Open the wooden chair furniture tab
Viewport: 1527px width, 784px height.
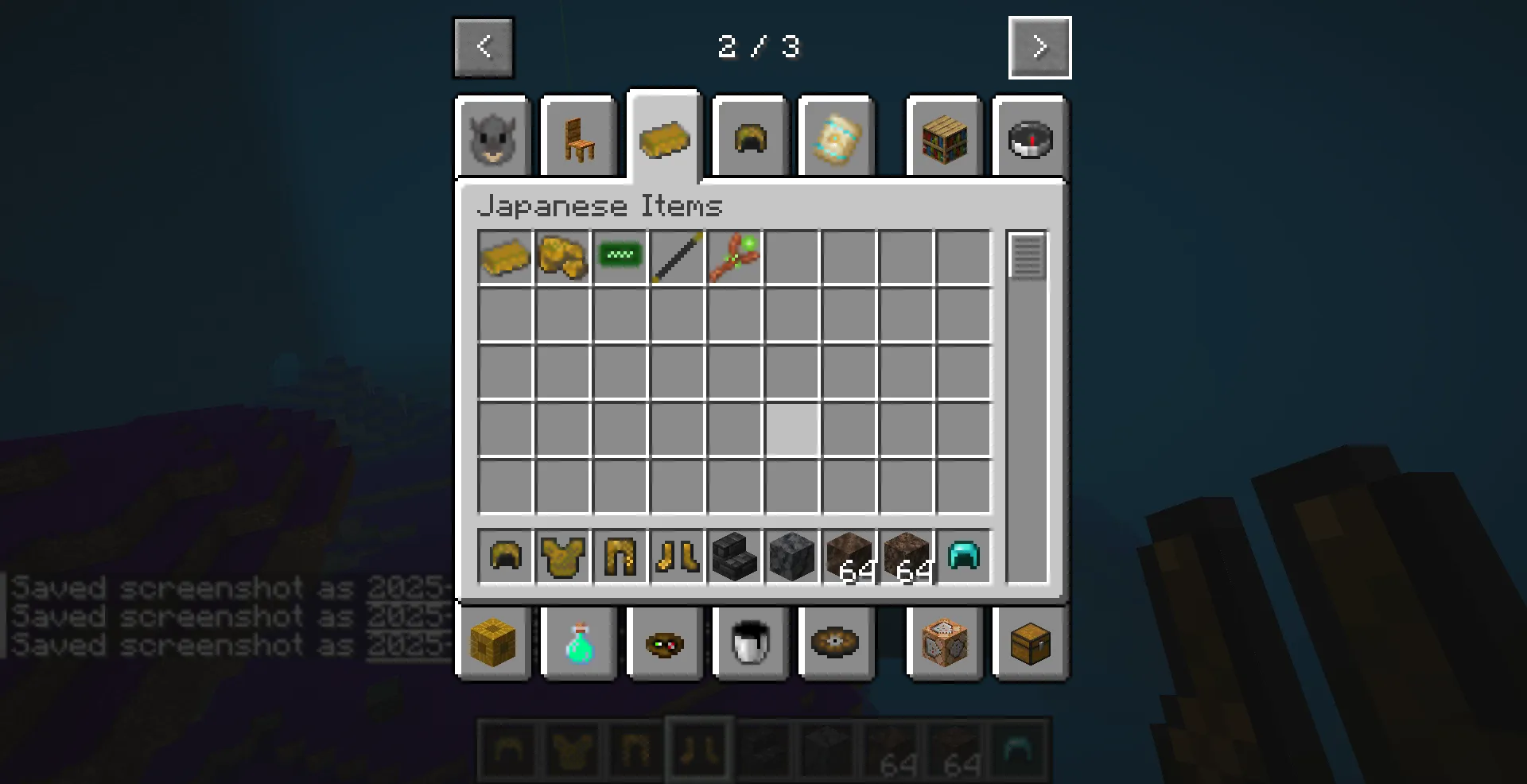point(578,137)
